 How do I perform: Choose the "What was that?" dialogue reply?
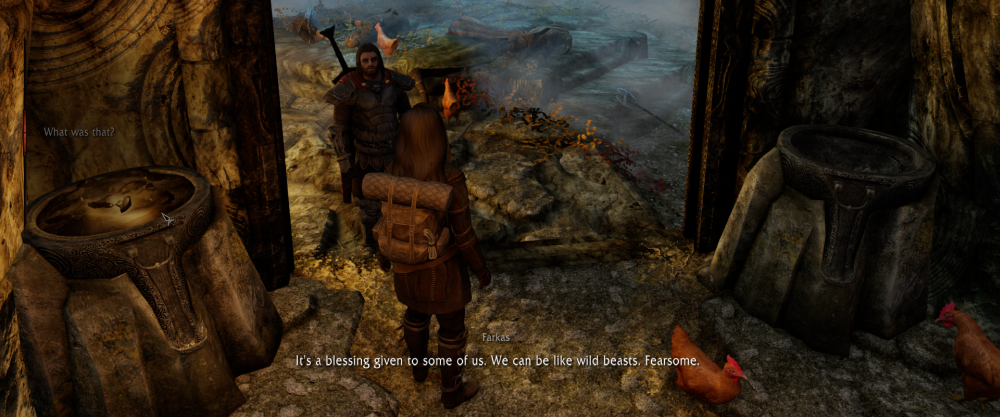tap(79, 132)
